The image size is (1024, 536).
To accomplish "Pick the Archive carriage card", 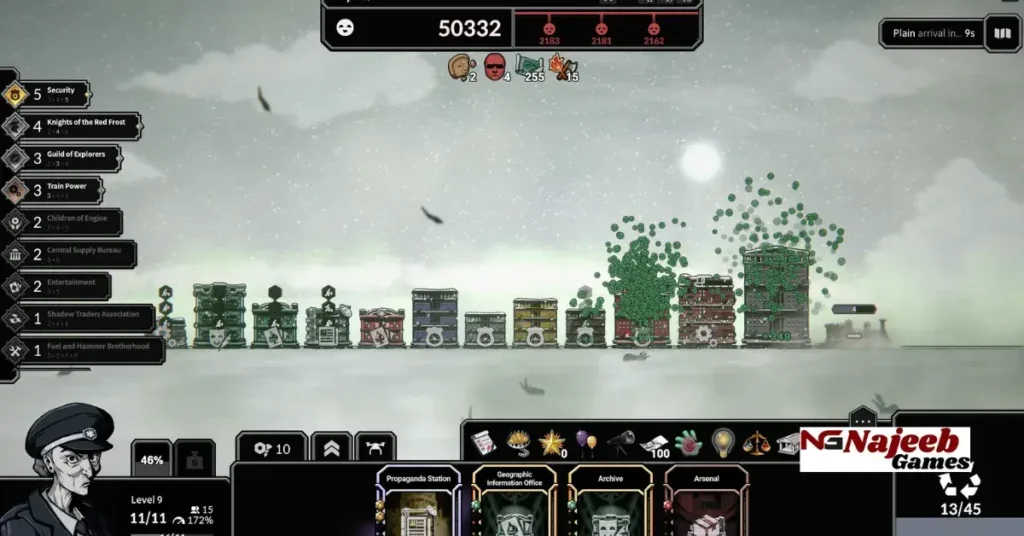I will [x=610, y=502].
